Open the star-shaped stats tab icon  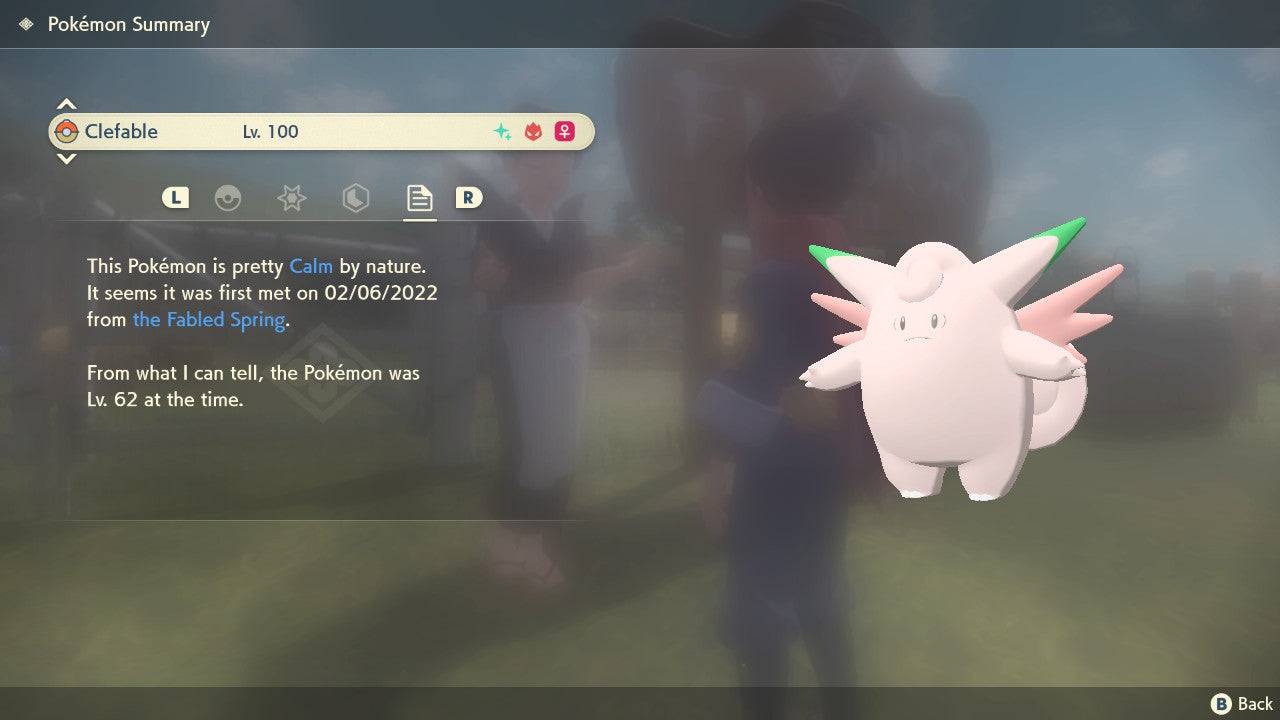point(291,198)
